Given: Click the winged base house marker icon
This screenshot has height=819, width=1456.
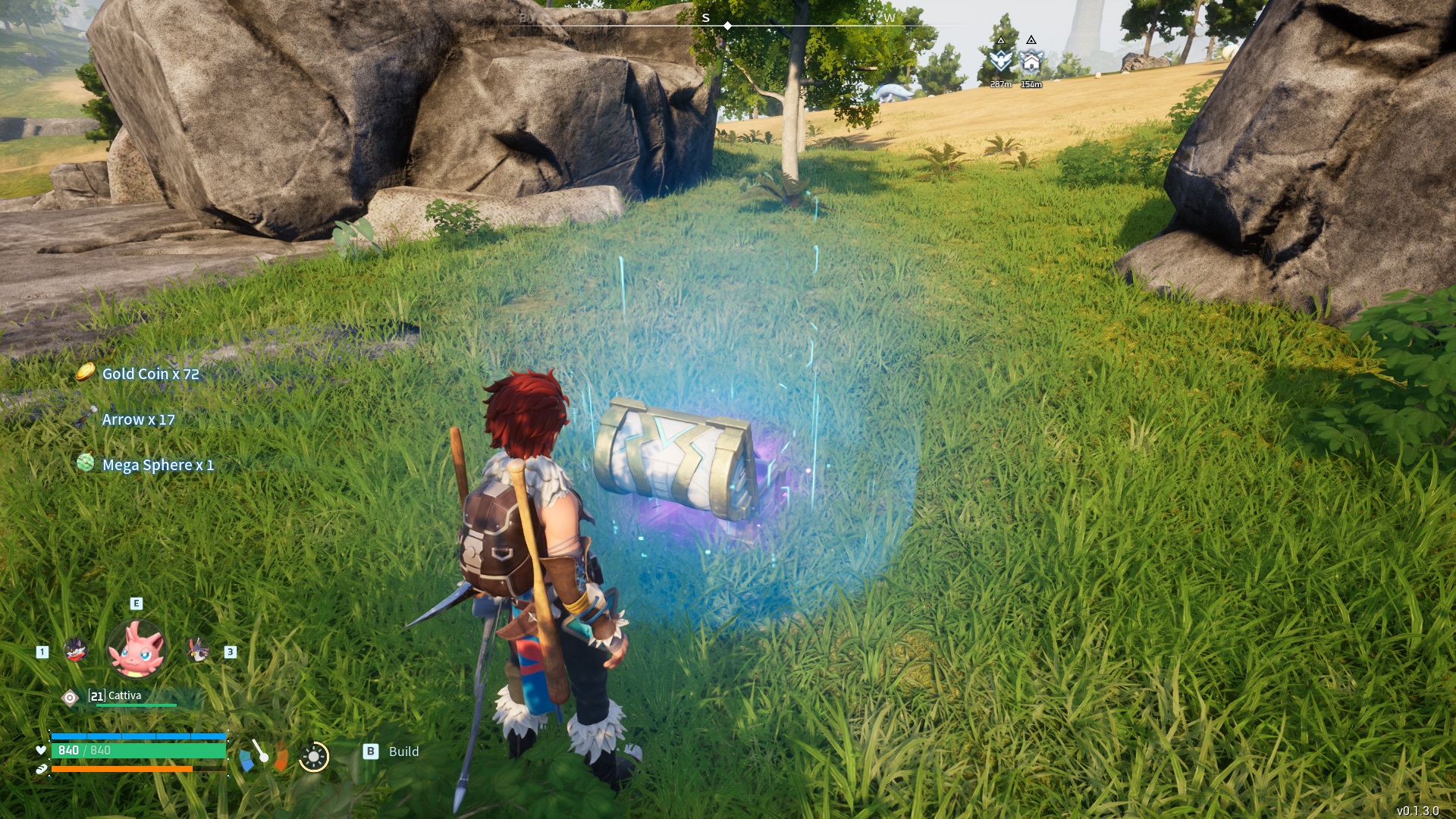Looking at the screenshot, I should coord(1031,61).
